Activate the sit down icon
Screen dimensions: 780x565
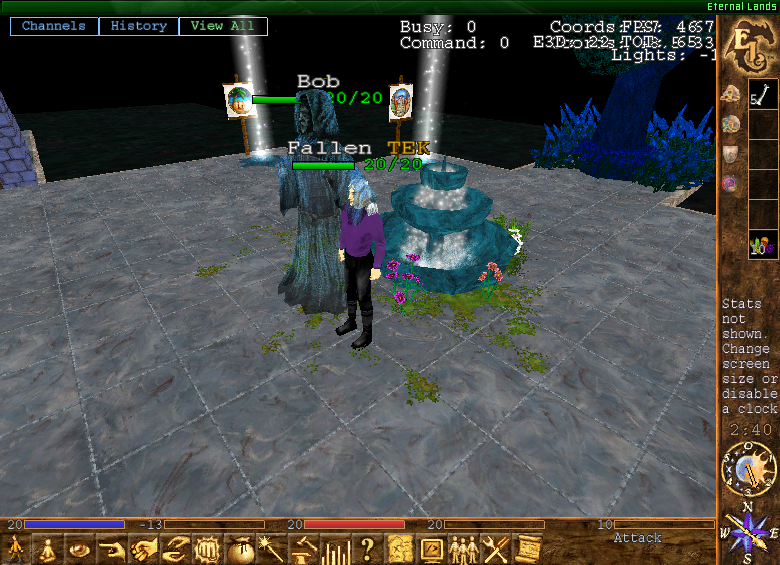[45, 549]
